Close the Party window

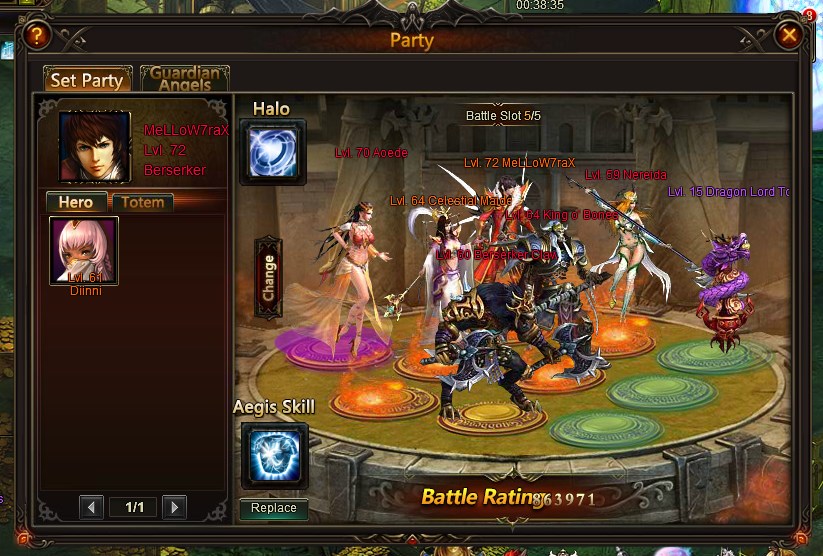789,36
